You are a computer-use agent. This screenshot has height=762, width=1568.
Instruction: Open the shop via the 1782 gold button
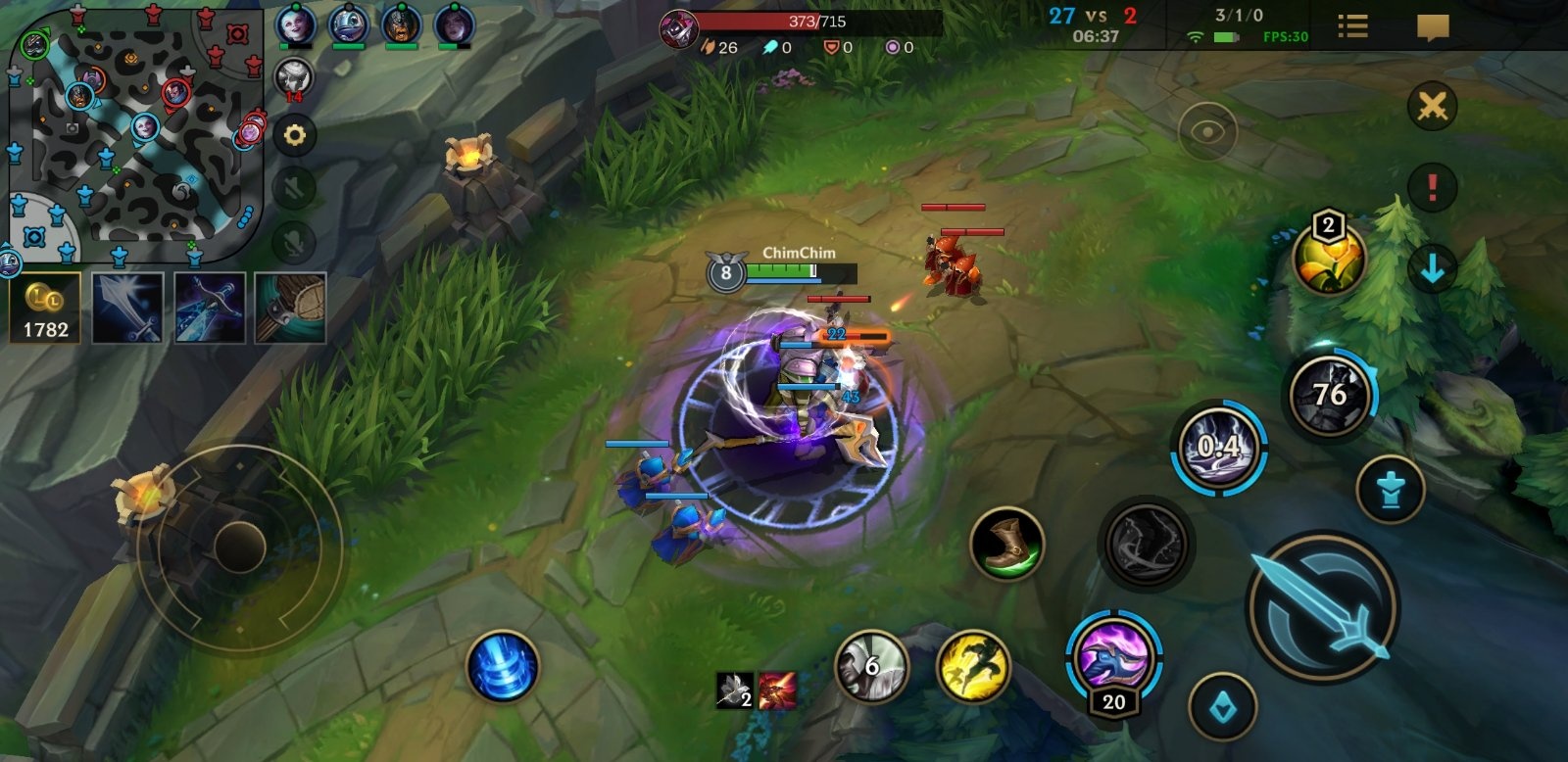click(45, 308)
